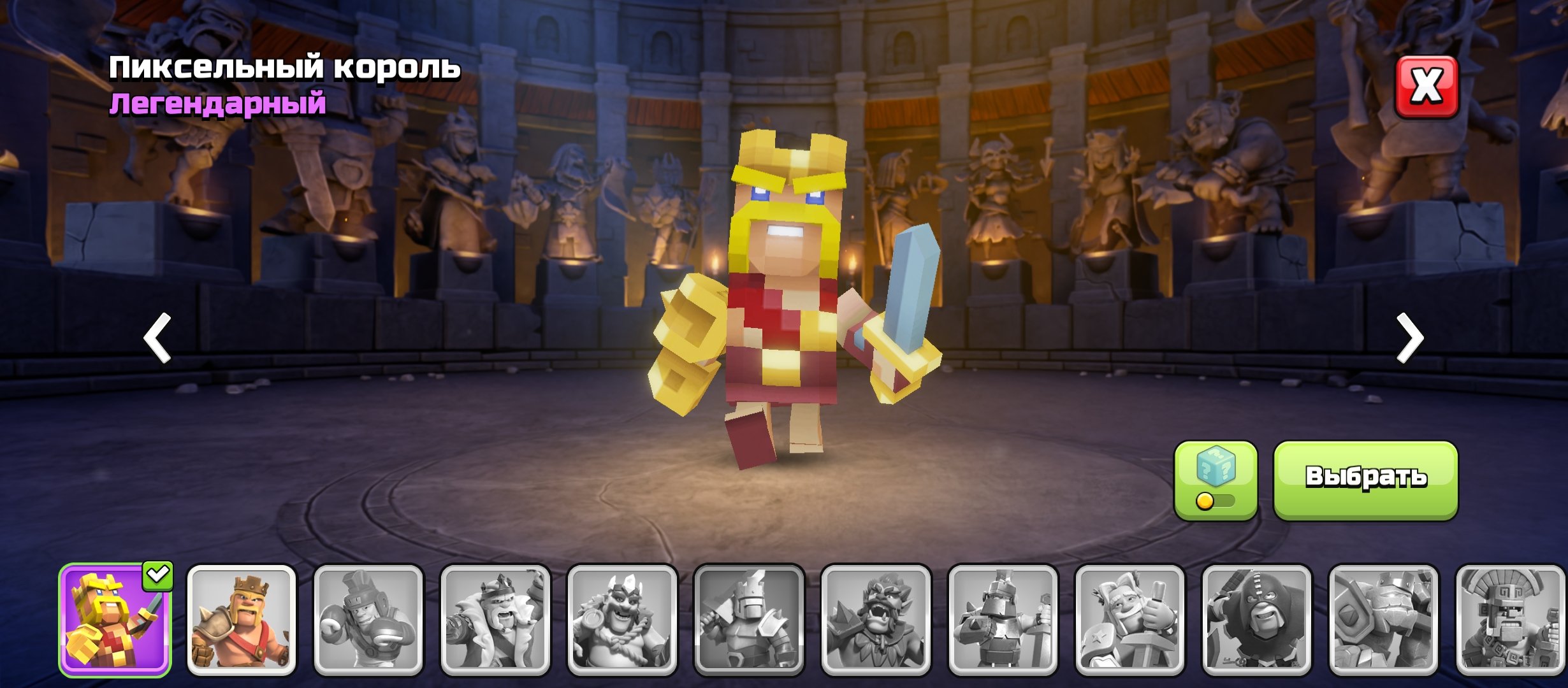The width and height of the screenshot is (1568, 688).
Task: Close the skin selection screen
Action: tap(1426, 87)
